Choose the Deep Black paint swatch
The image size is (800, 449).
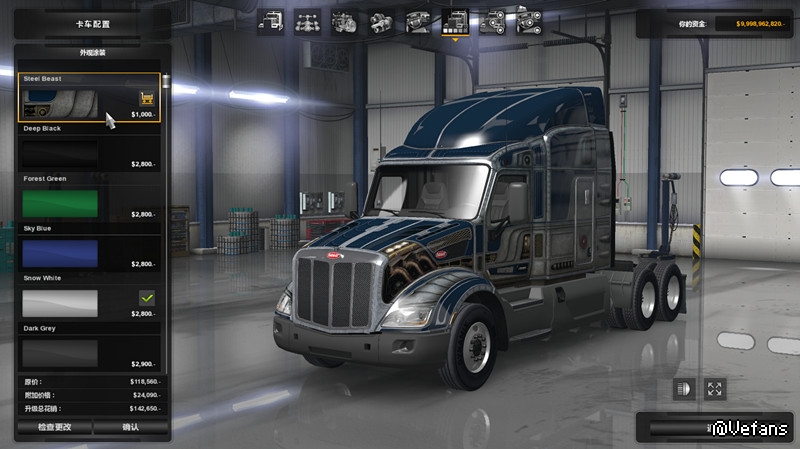coord(61,153)
